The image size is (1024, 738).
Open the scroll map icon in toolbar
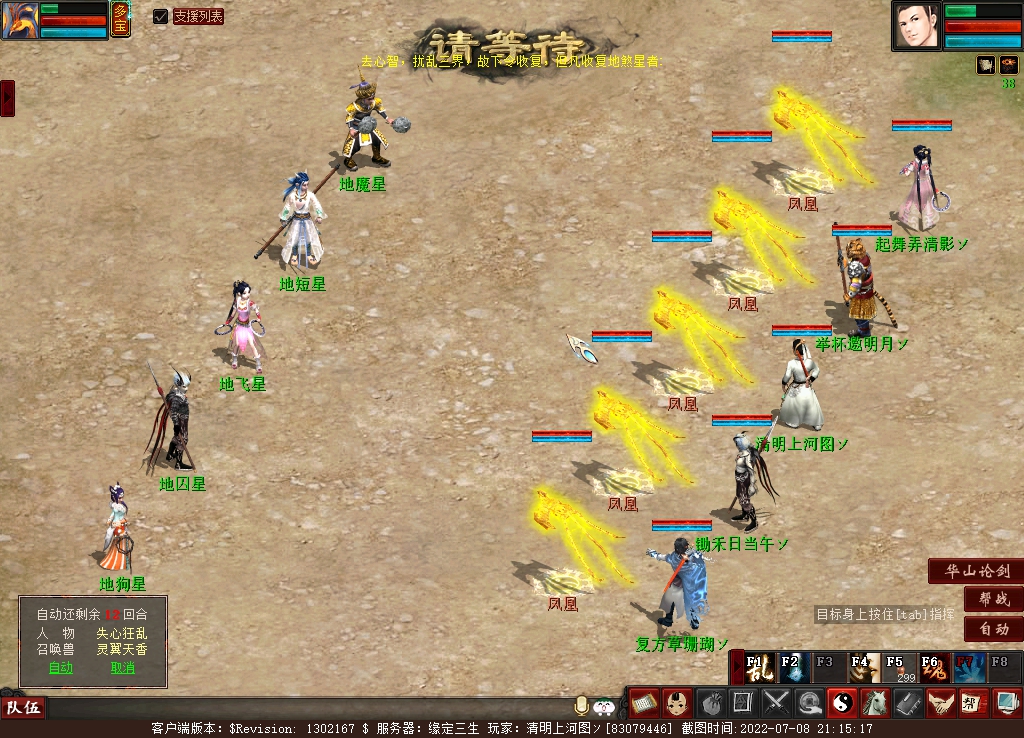click(x=643, y=703)
